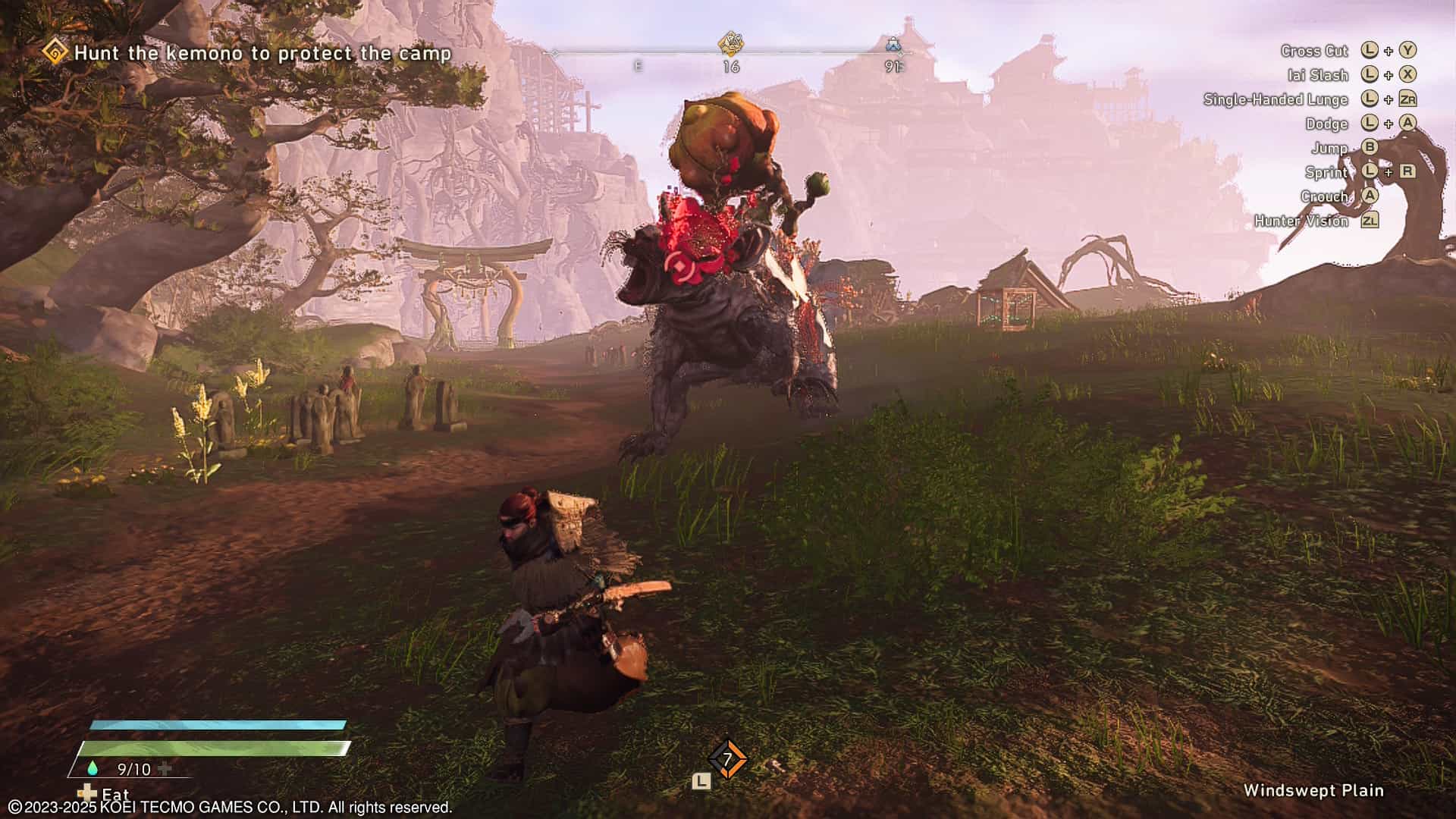Select the blue camp marker on the compass
This screenshot has width=1456, height=819.
(x=894, y=45)
